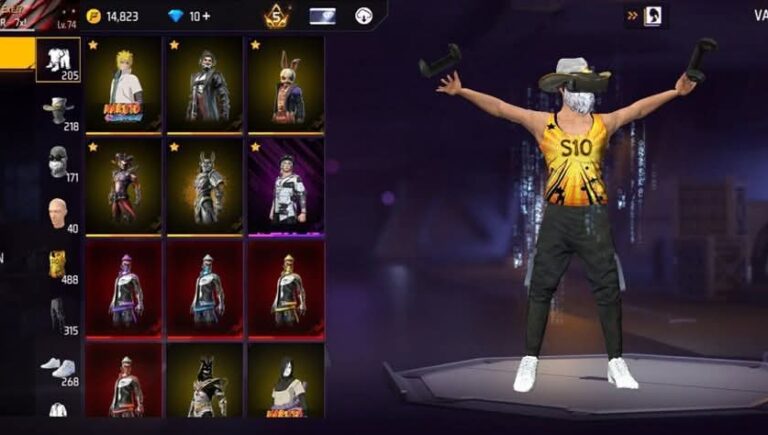The width and height of the screenshot is (768, 435).
Task: Choose the long black-haired Naruto outfit
Action: click(286, 381)
